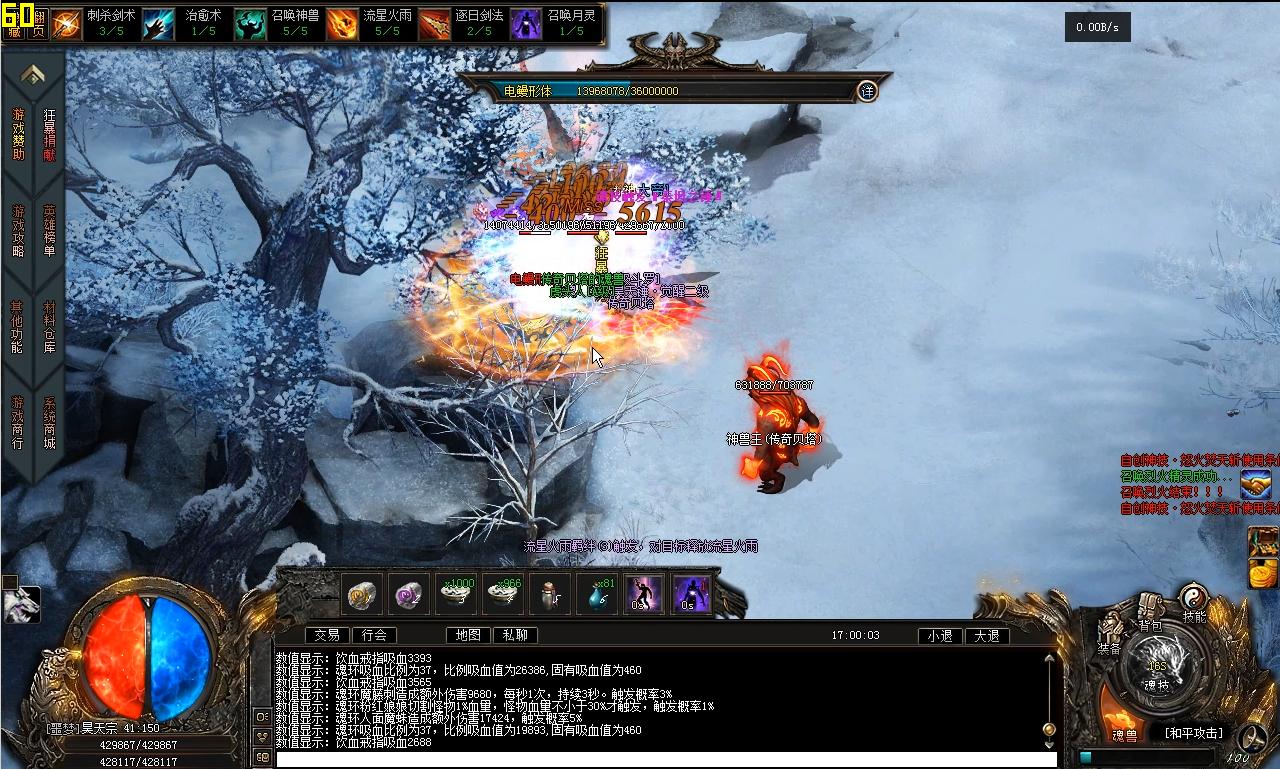Open the 装备 equipment panel
1280x769 pixels.
(x=1110, y=638)
